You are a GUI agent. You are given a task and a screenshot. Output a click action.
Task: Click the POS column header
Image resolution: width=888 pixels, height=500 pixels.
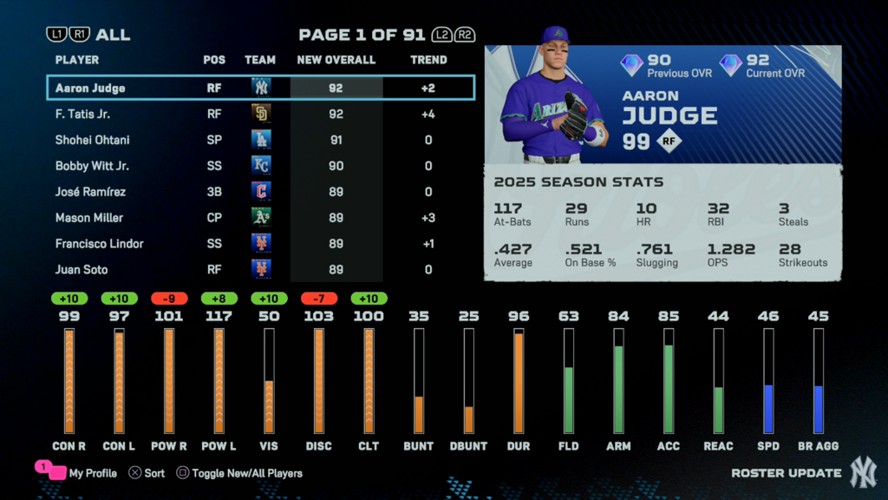pyautogui.click(x=214, y=60)
